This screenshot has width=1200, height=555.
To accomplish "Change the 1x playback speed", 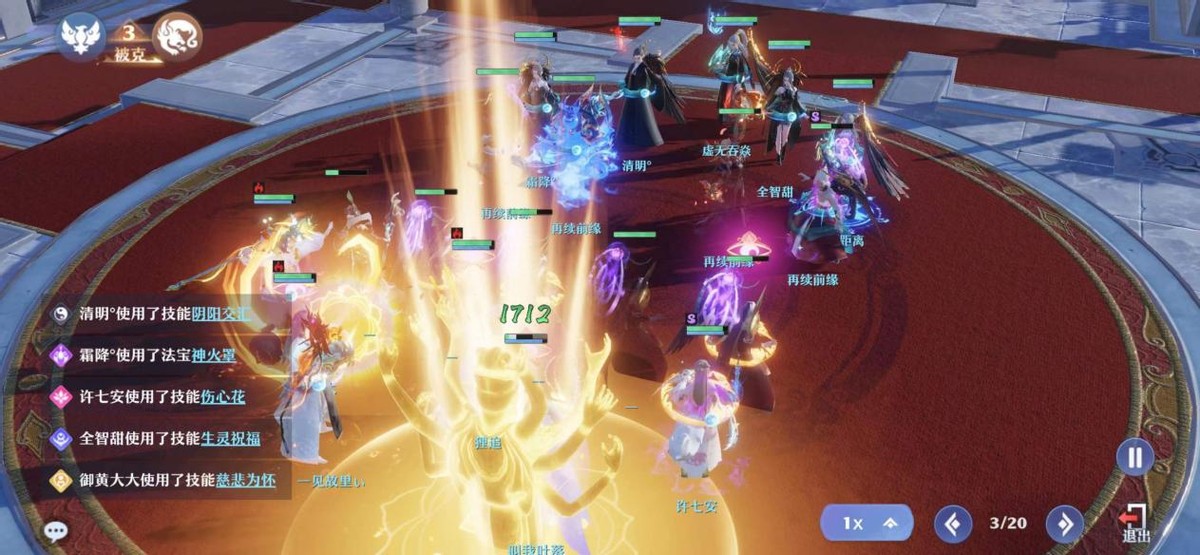I will click(866, 523).
